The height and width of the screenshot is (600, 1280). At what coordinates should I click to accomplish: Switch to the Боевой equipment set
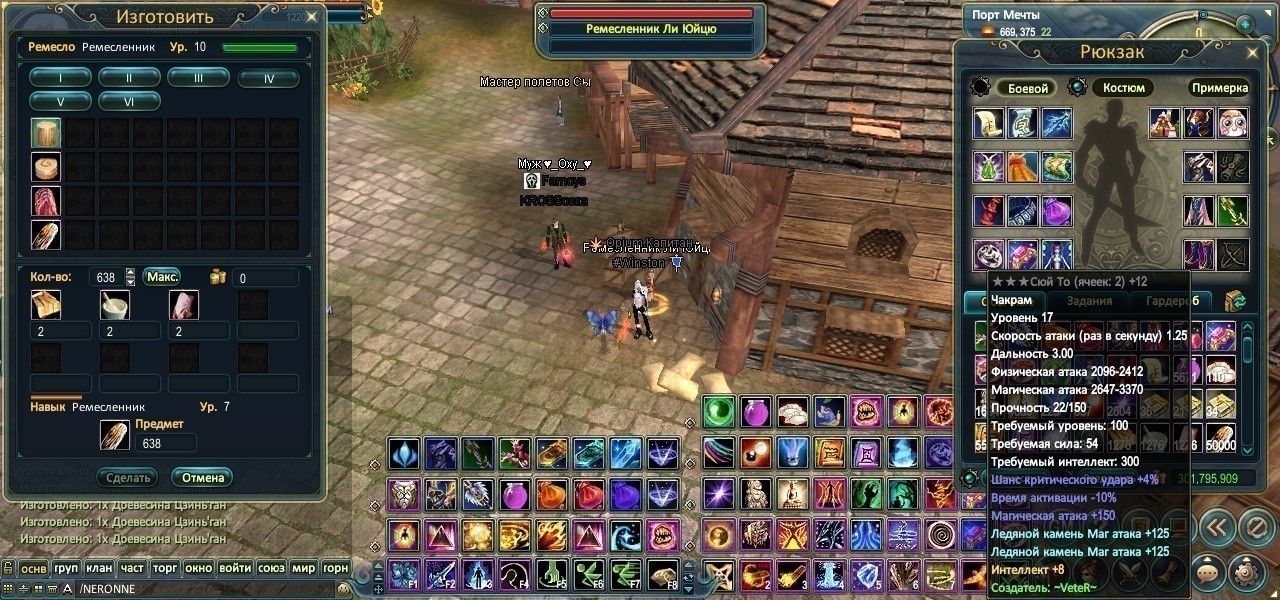1028,88
